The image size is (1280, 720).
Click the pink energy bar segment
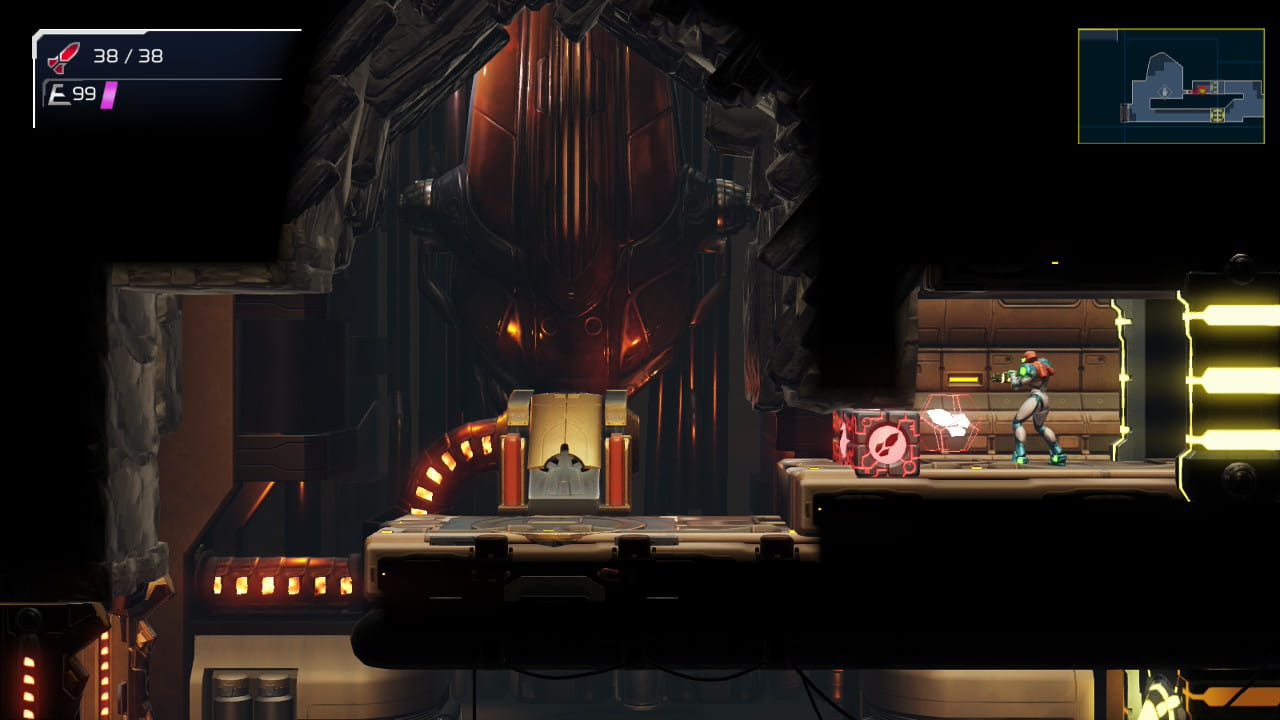click(x=108, y=95)
